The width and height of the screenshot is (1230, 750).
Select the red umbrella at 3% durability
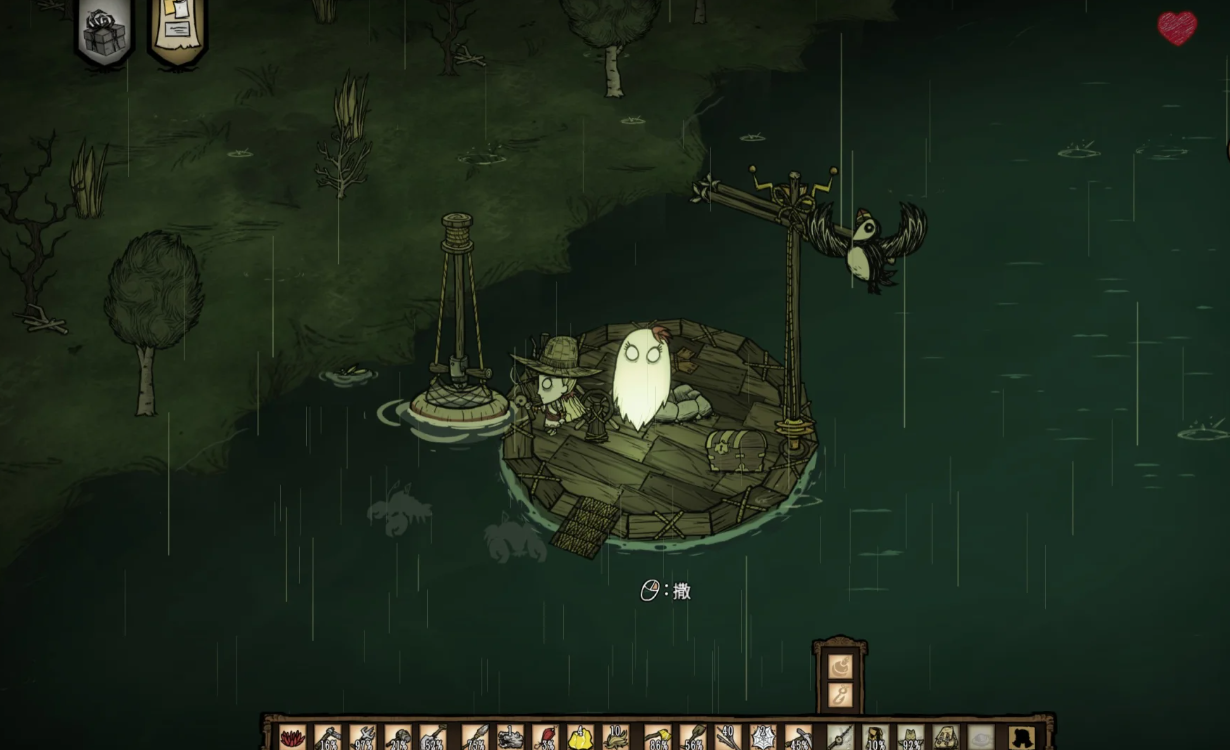point(545,738)
